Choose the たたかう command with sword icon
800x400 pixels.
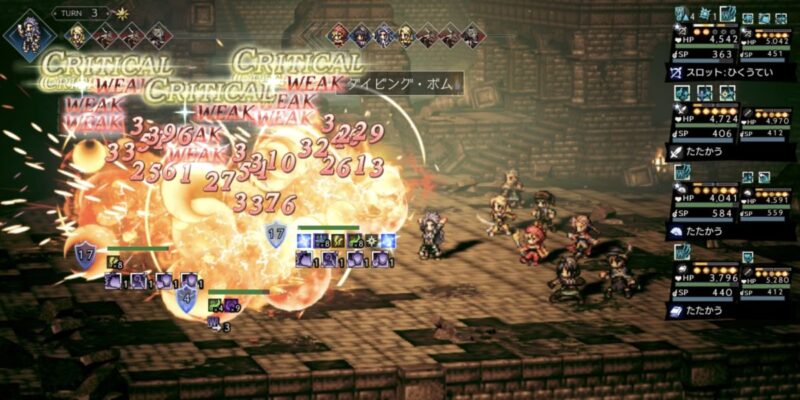pos(730,152)
